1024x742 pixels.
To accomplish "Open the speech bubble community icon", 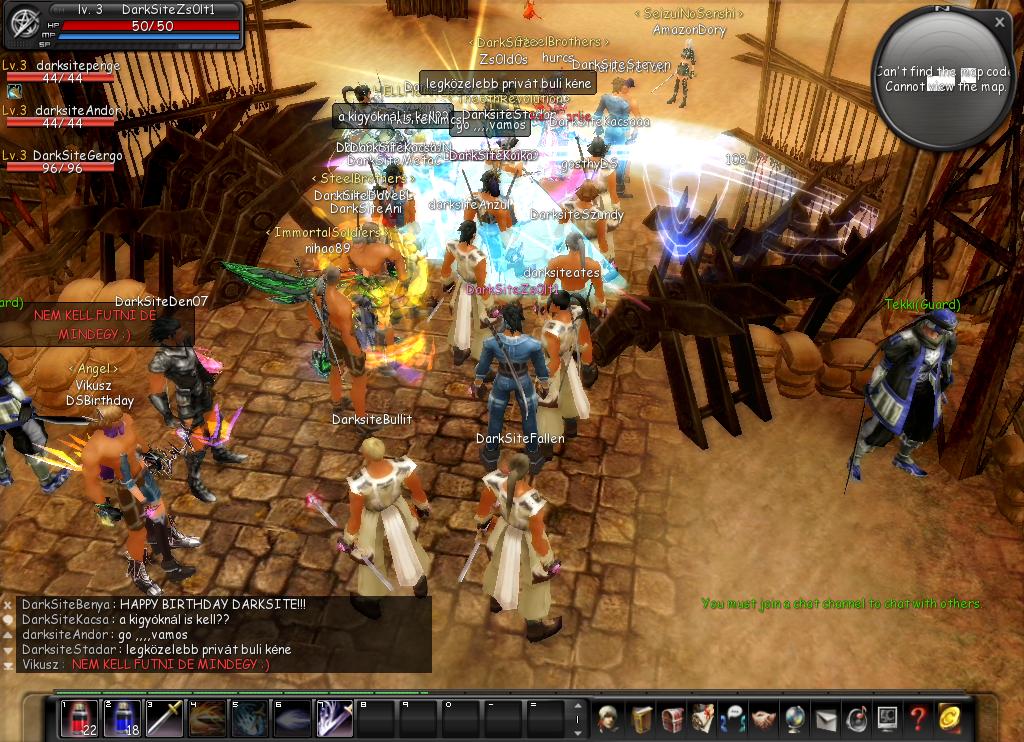I will (x=733, y=718).
